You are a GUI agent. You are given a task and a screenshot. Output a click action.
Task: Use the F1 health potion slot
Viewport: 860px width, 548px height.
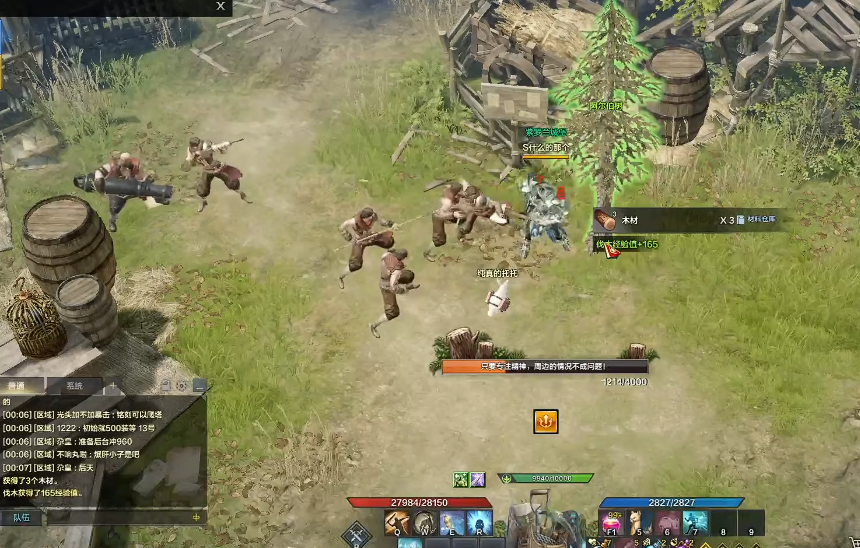point(611,522)
